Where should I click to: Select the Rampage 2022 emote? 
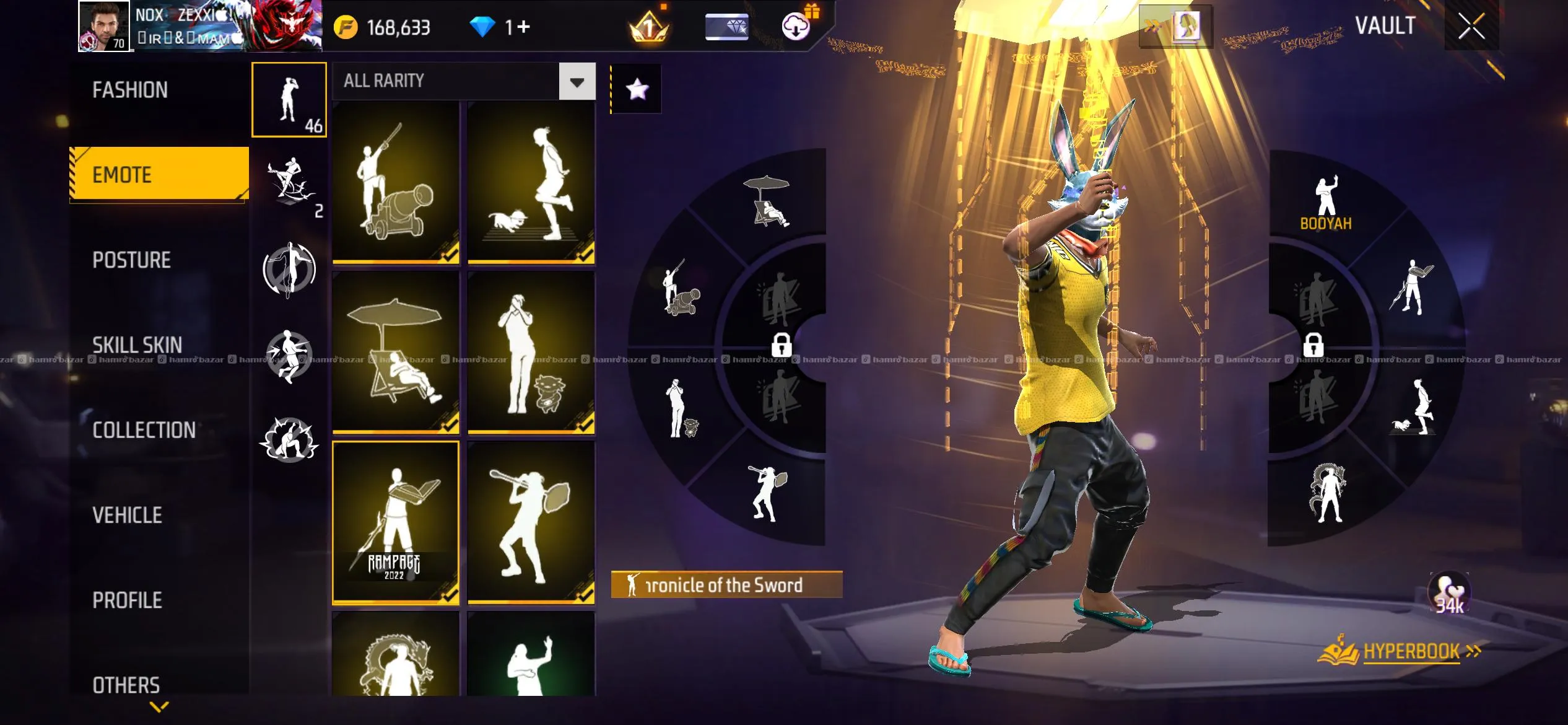coord(396,522)
